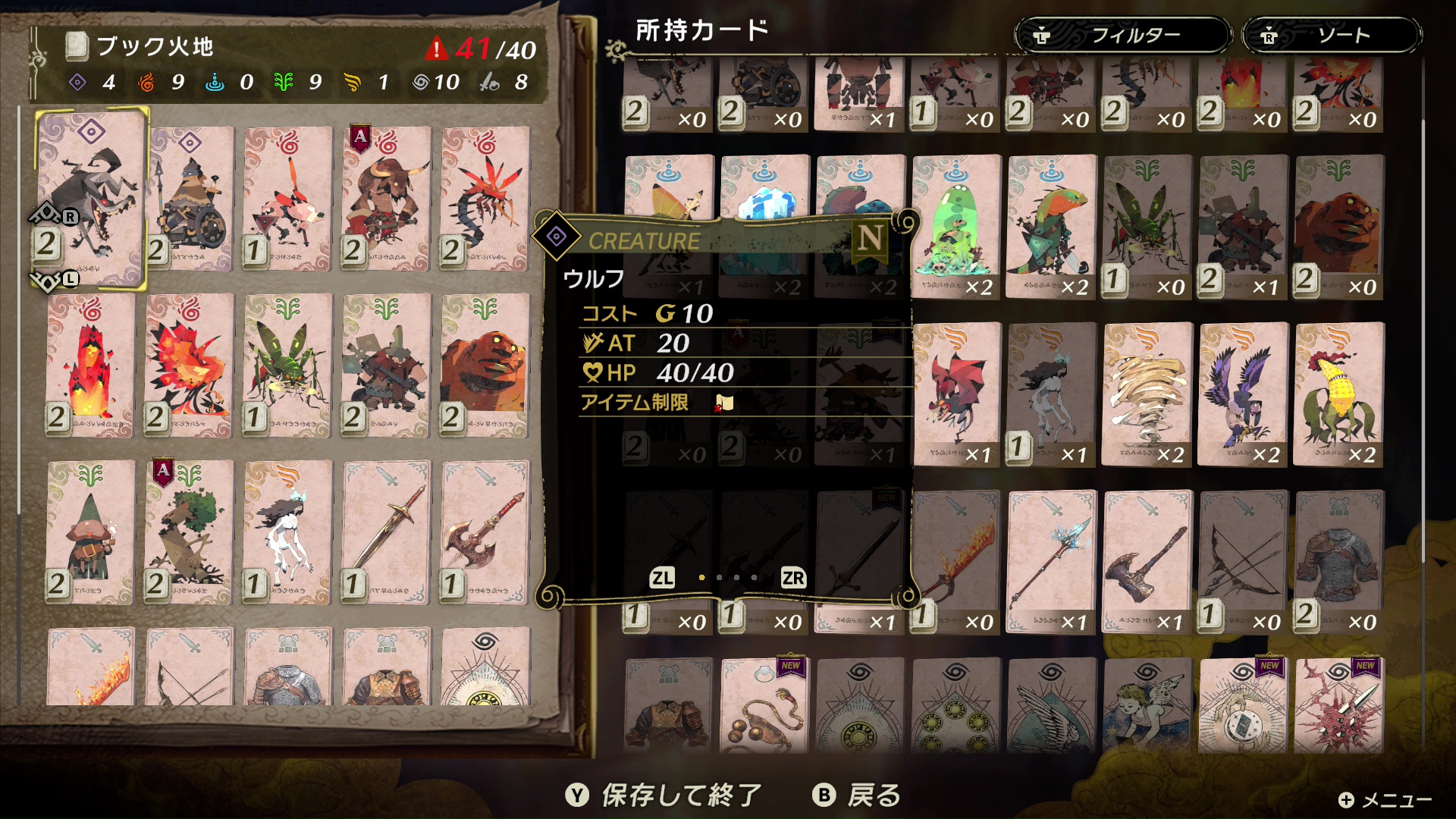
Task: Select the last page dot before ZR
Action: 753,578
